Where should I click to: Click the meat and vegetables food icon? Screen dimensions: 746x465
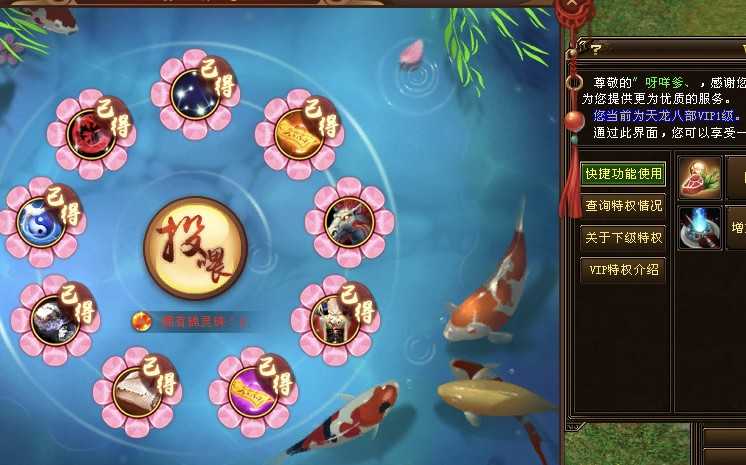coord(700,177)
